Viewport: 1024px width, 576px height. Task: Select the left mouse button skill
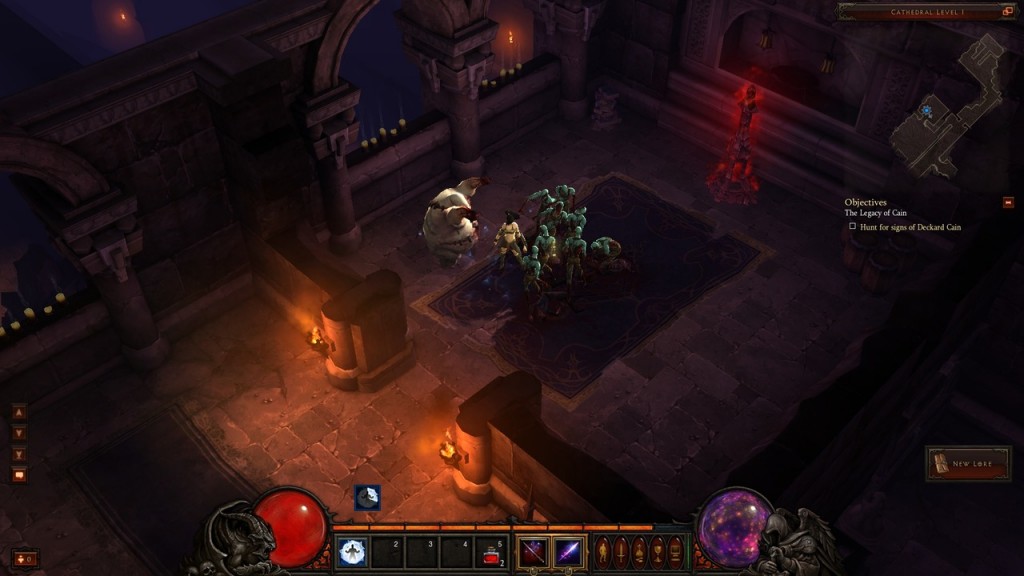tap(532, 551)
